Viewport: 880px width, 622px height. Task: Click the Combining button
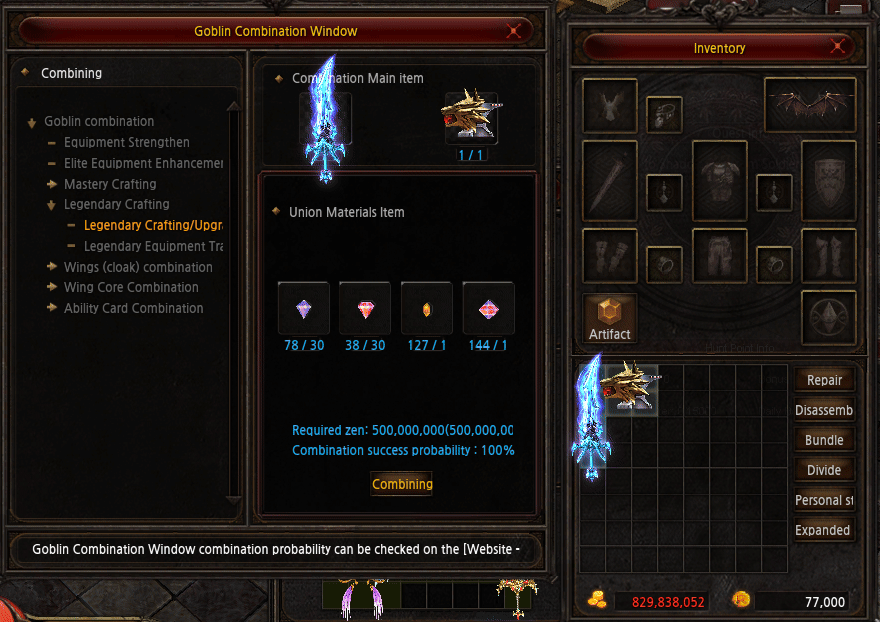[x=402, y=484]
